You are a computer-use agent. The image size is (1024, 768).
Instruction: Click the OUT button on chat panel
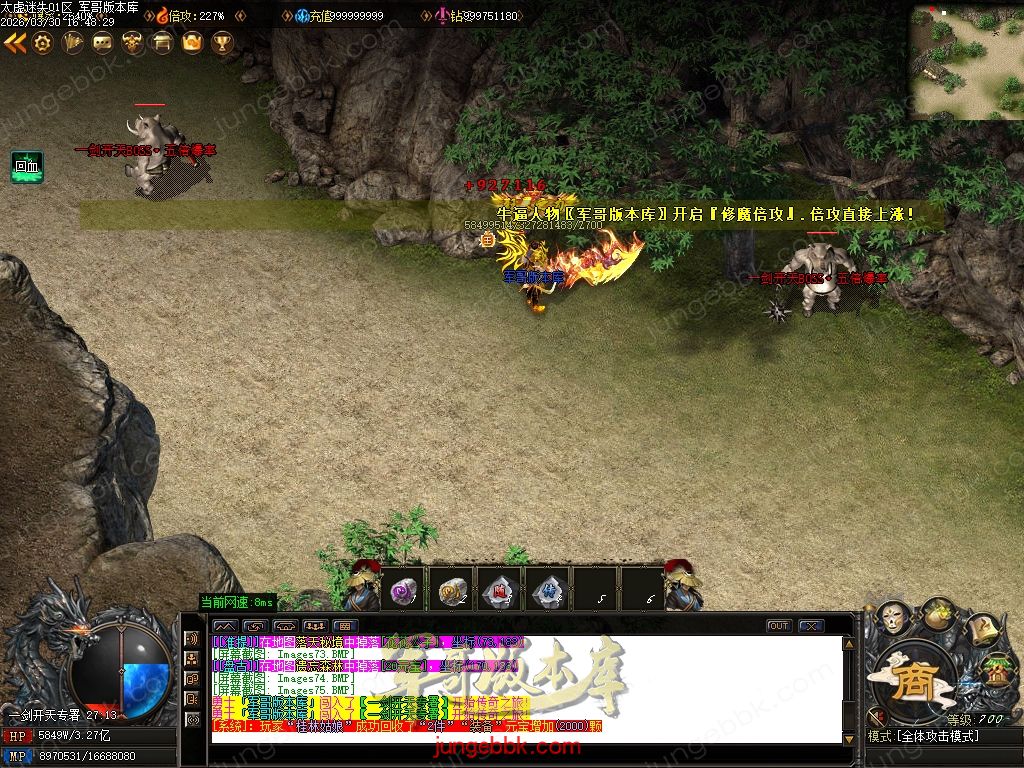pos(779,626)
